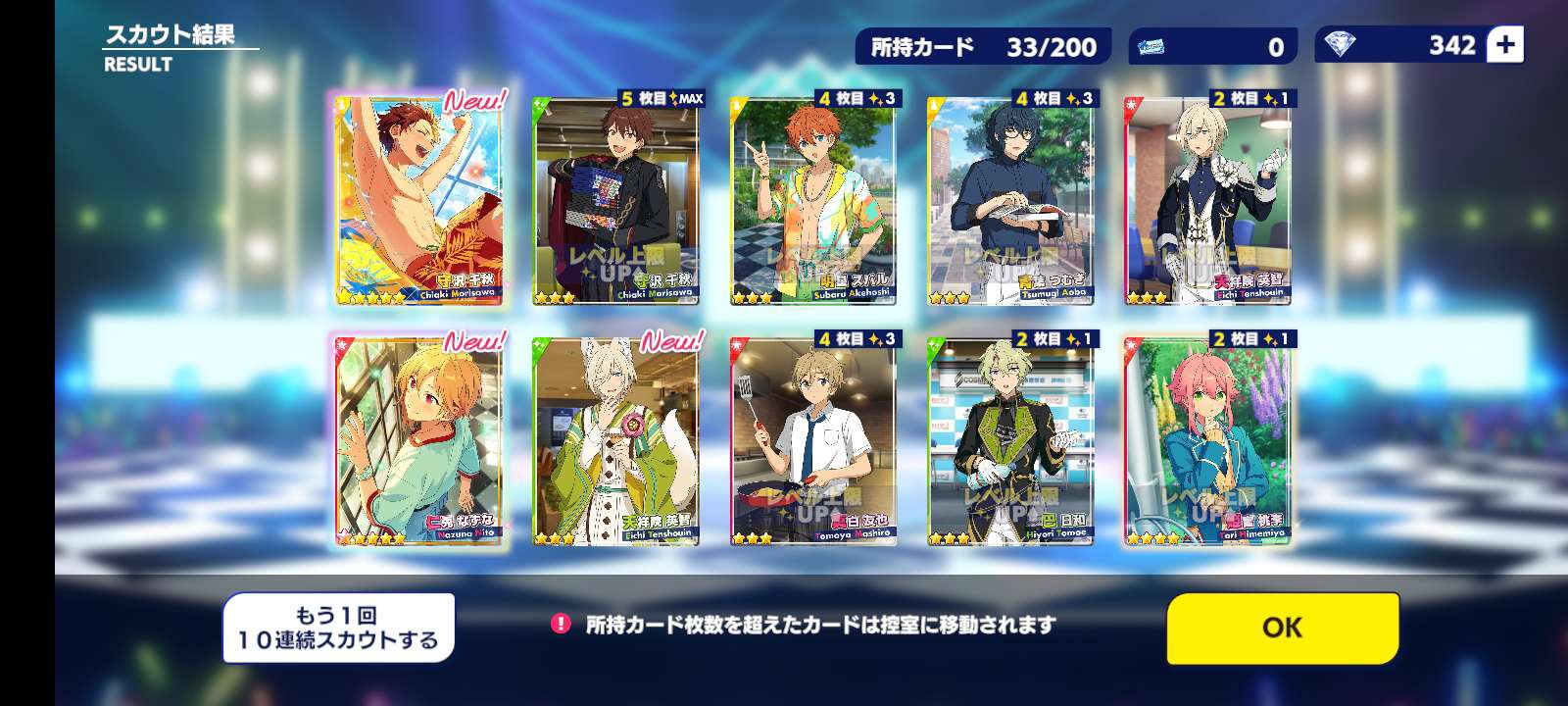Select the new five-star Chiaki Morisawa card
This screenshot has height=706, width=1568.
(x=419, y=200)
